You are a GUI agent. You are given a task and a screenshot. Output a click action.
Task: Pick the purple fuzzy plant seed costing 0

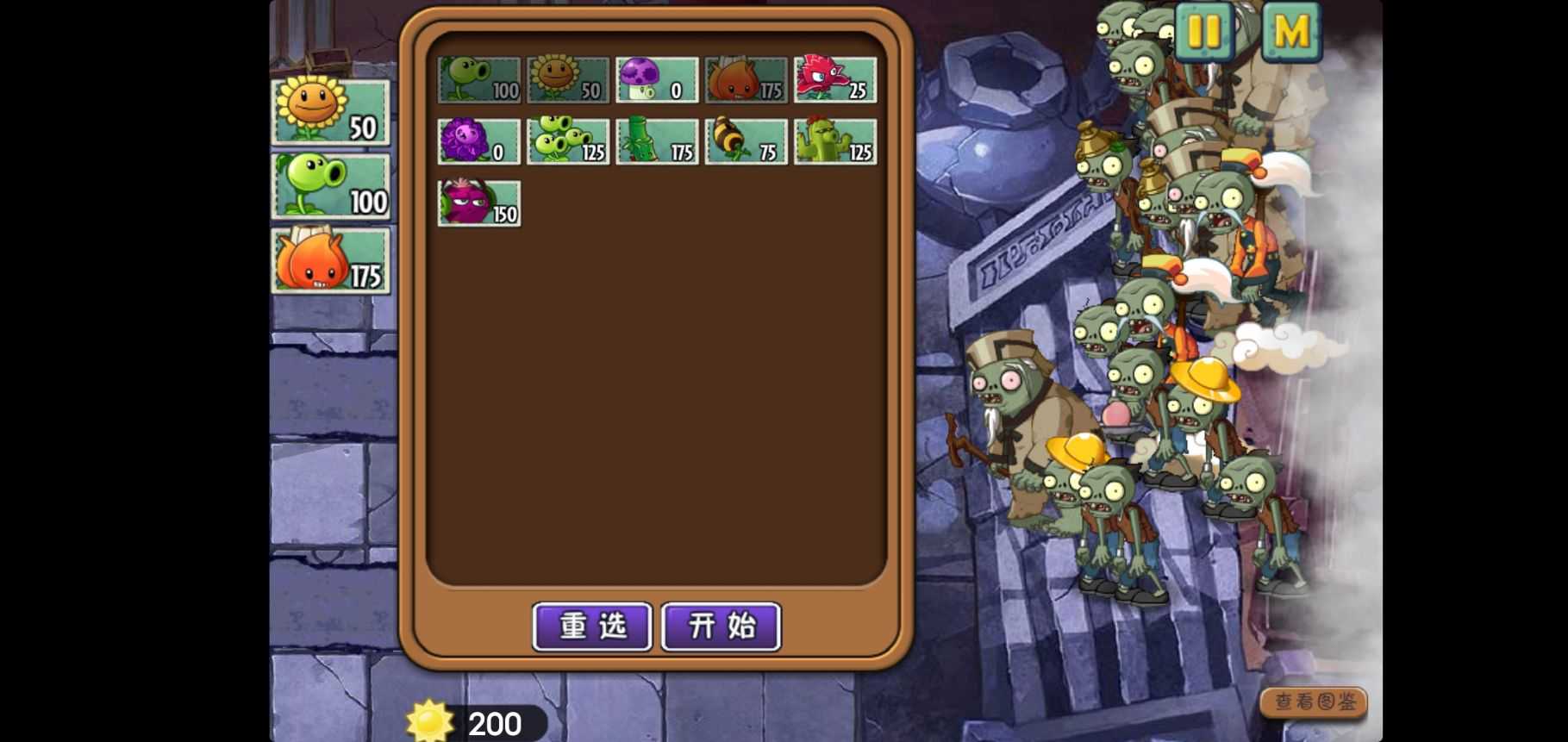coord(478,140)
